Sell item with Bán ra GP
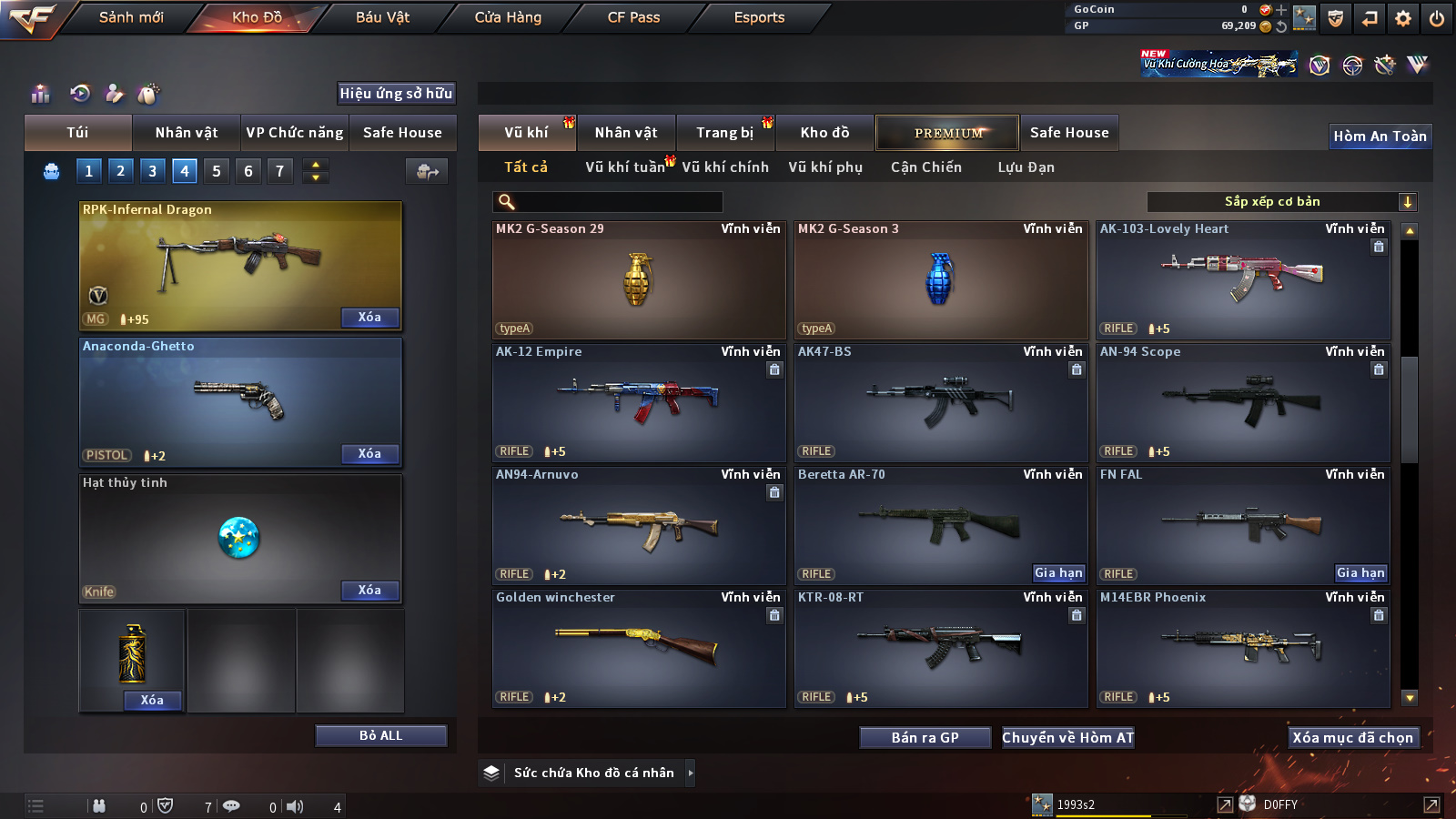Image resolution: width=1456 pixels, height=819 pixels. (x=925, y=738)
